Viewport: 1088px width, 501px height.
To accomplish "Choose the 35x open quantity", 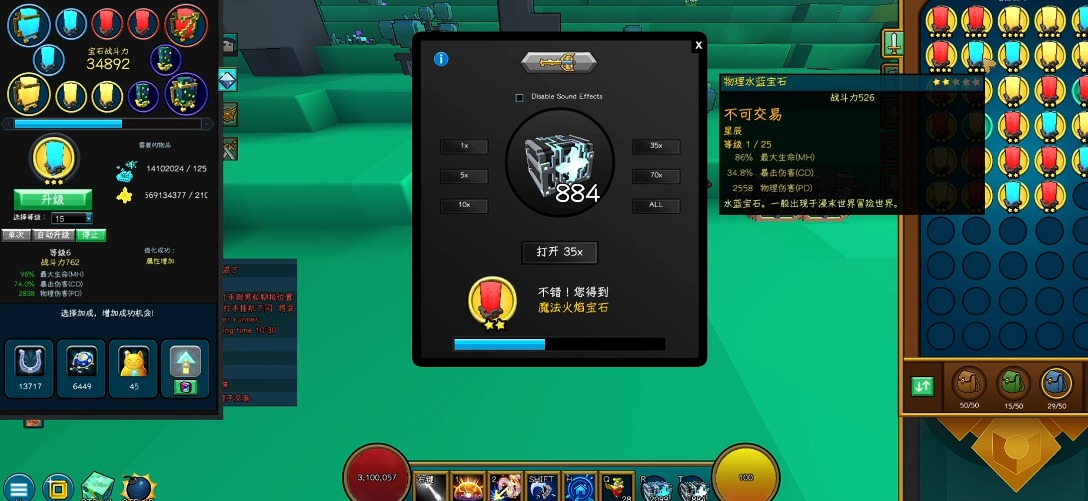I will 656,146.
